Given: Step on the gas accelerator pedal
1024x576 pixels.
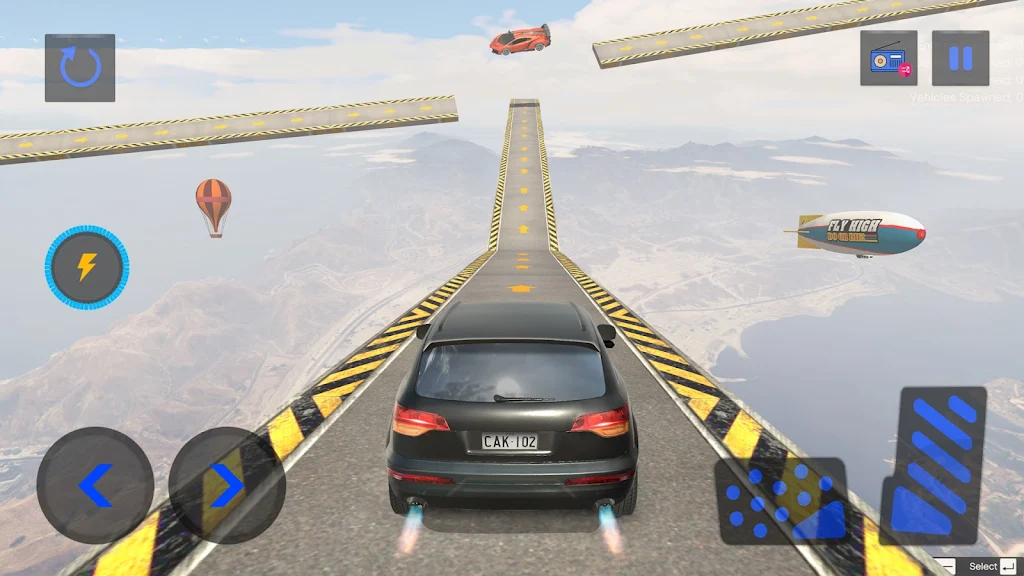Looking at the screenshot, I should (x=933, y=465).
